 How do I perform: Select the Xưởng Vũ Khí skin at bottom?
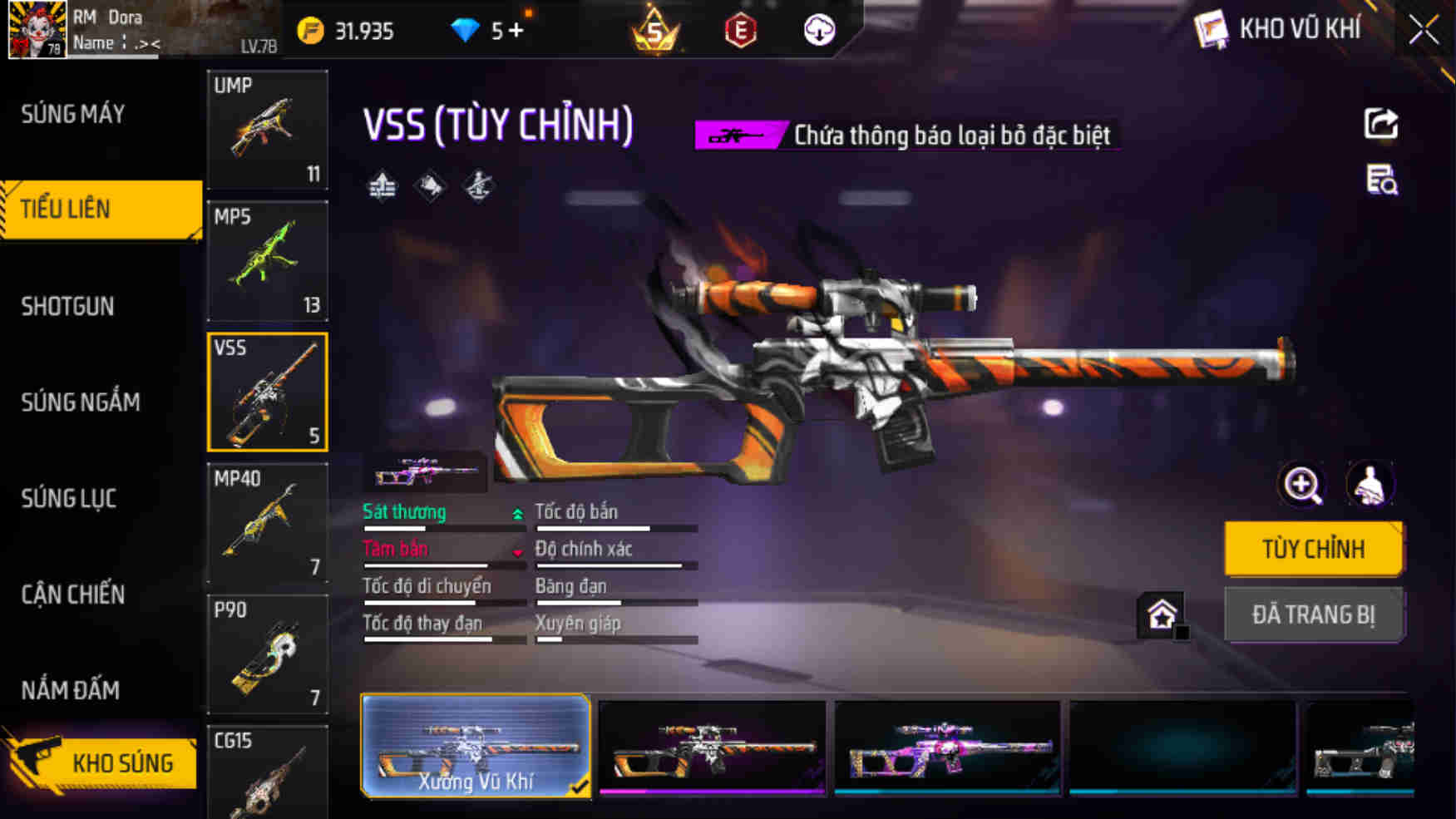point(474,744)
